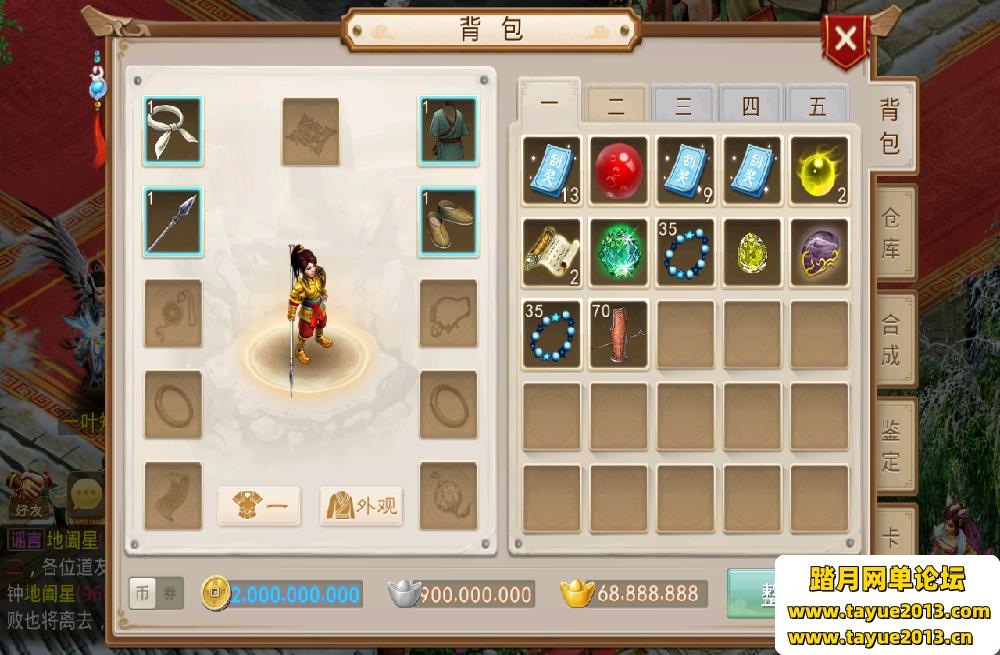The width and height of the screenshot is (1000, 655).
Task: Open the 合成 synthesis side tab
Action: [890, 339]
